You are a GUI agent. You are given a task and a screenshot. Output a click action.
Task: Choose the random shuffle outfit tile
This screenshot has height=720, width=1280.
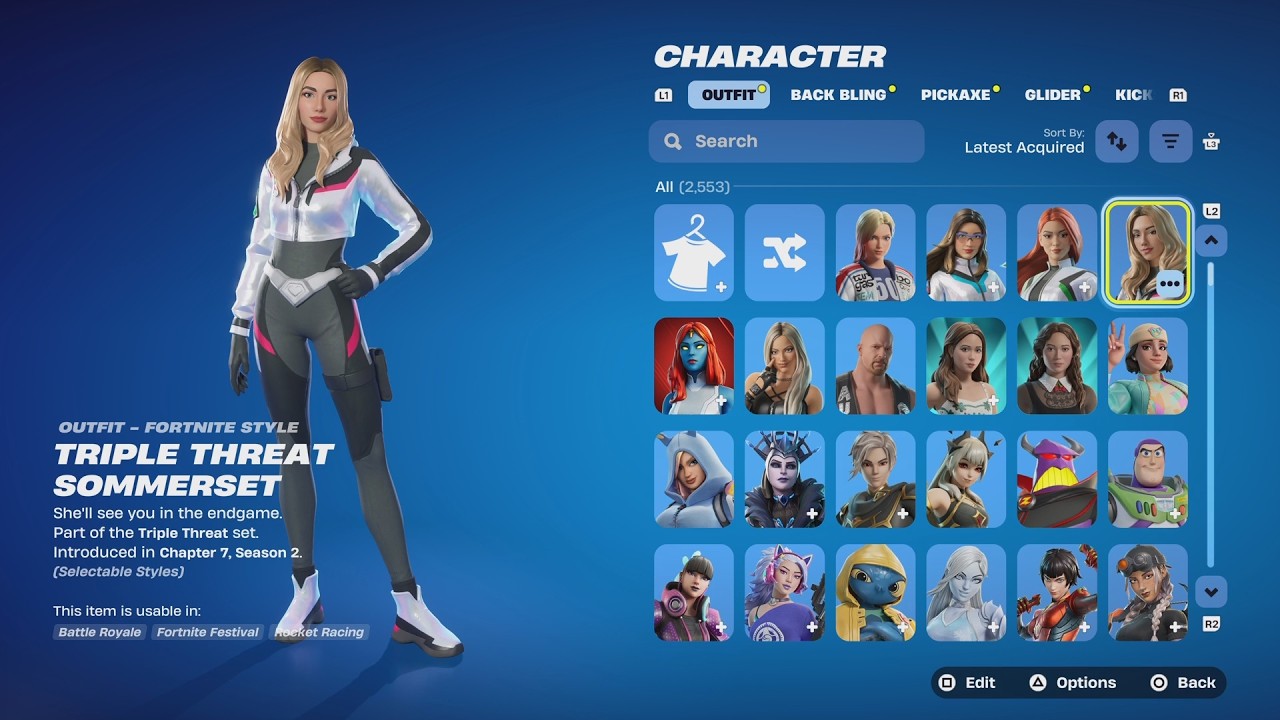click(785, 253)
